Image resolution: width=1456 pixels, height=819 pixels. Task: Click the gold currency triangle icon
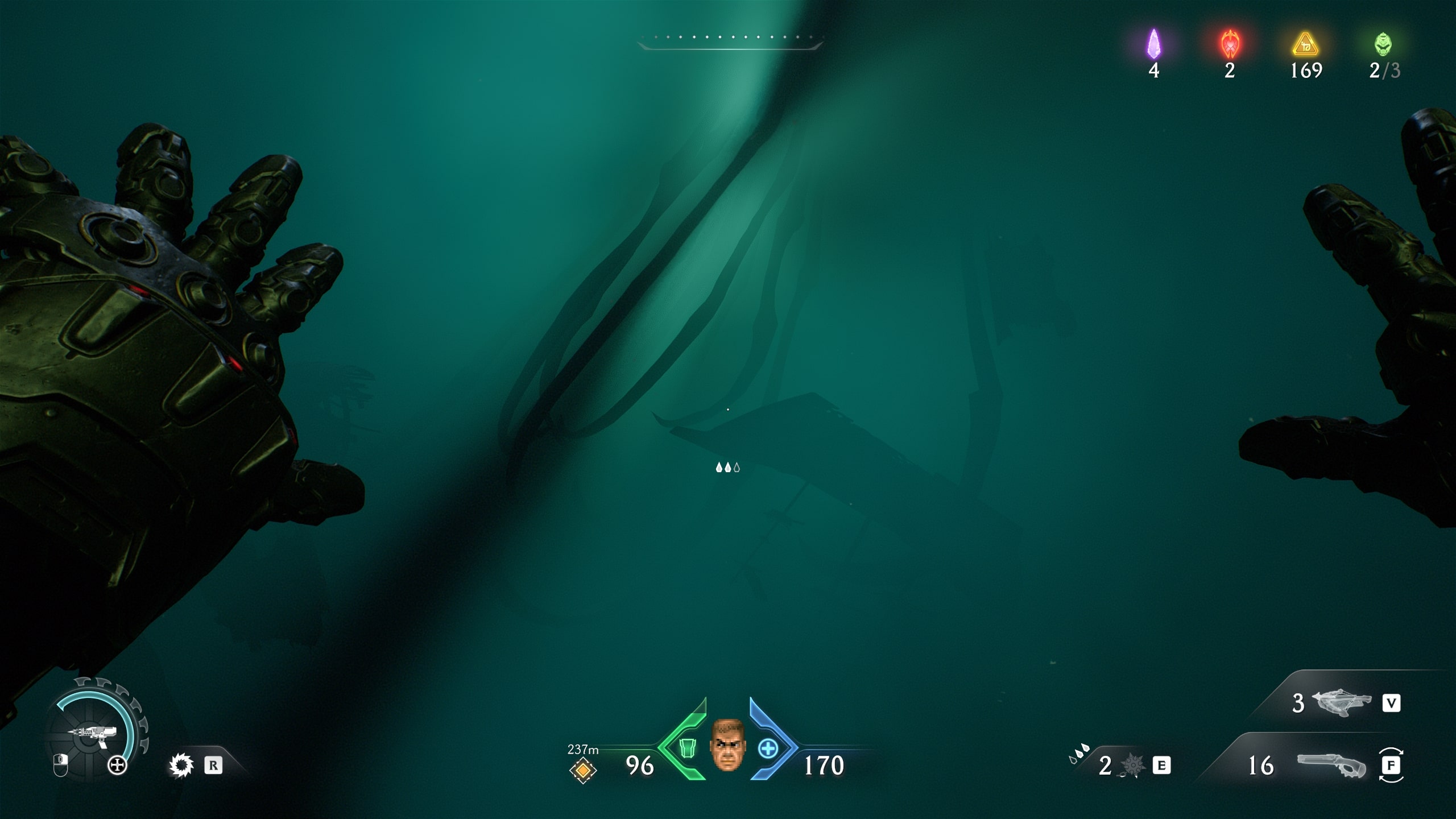tap(1305, 44)
